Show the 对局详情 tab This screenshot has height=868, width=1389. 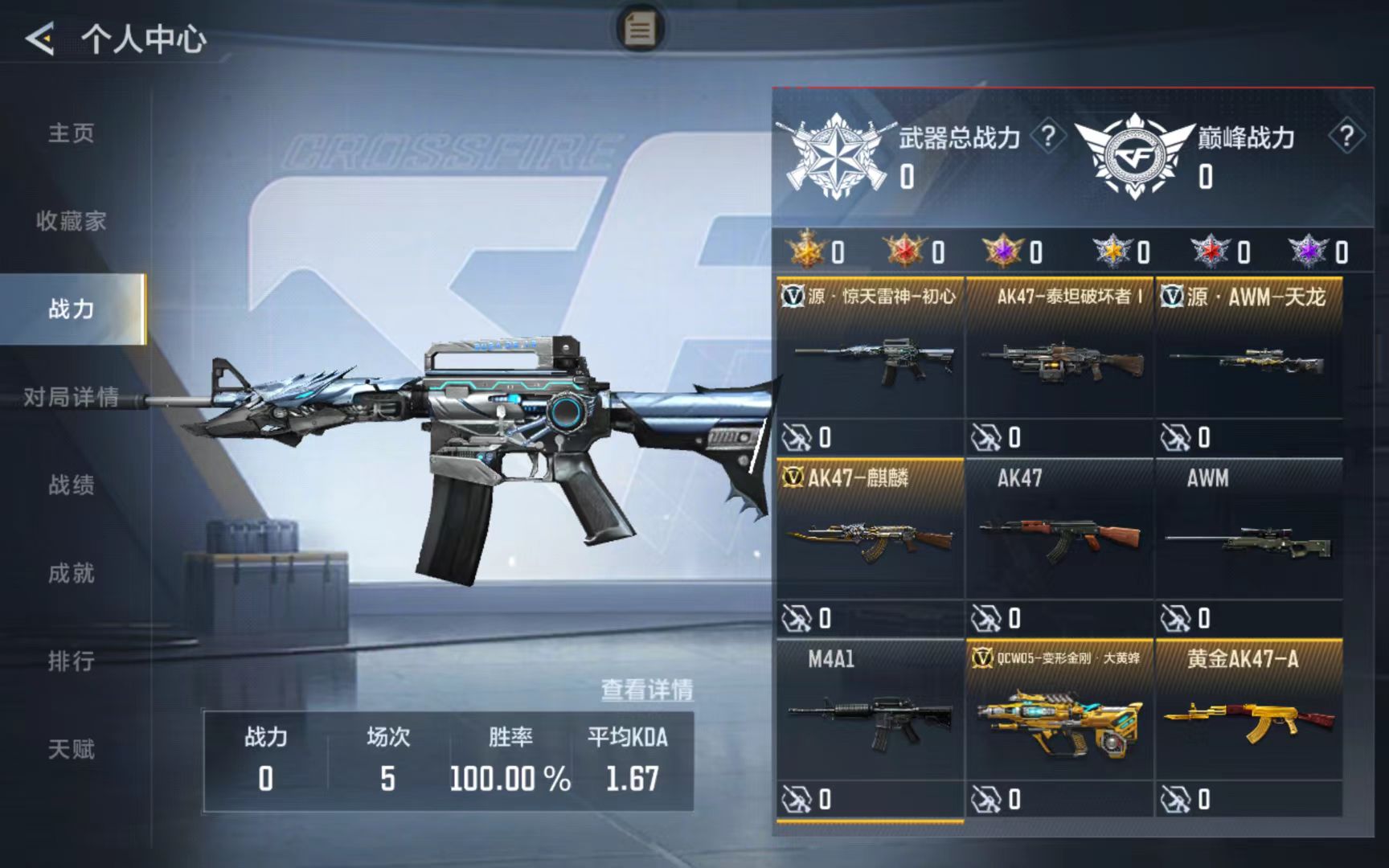point(72,397)
